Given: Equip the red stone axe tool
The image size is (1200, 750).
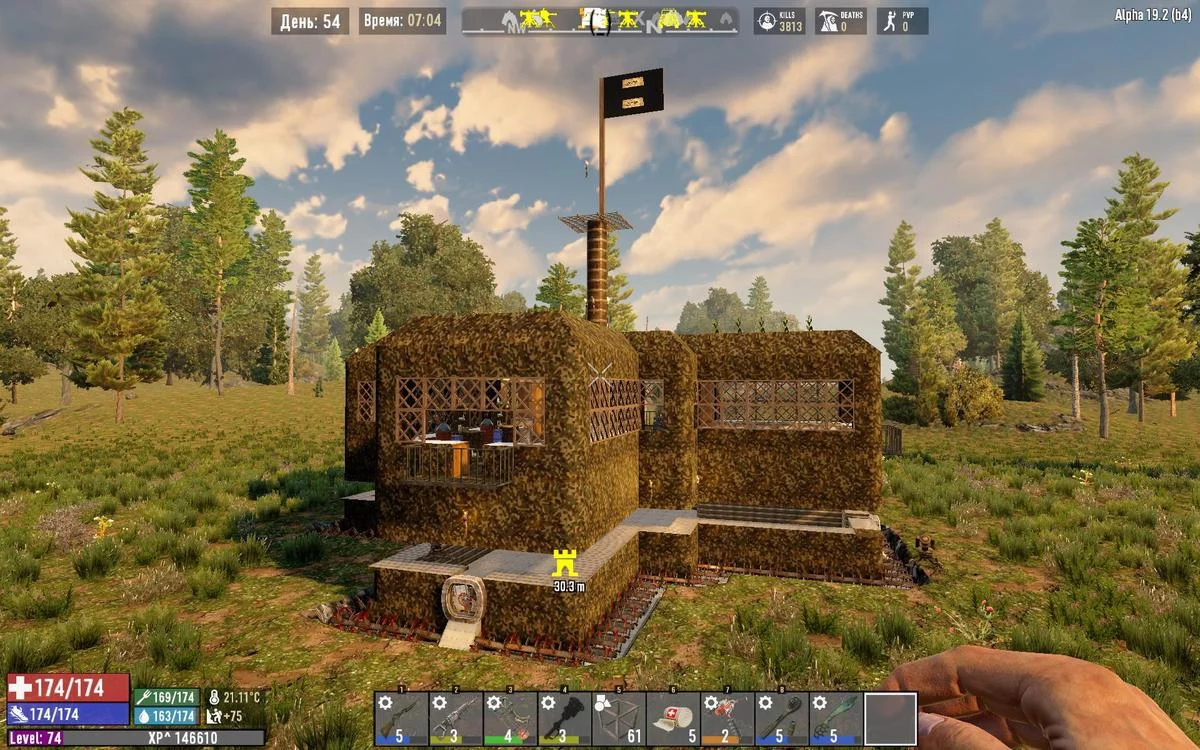Looking at the screenshot, I should coord(727,718).
